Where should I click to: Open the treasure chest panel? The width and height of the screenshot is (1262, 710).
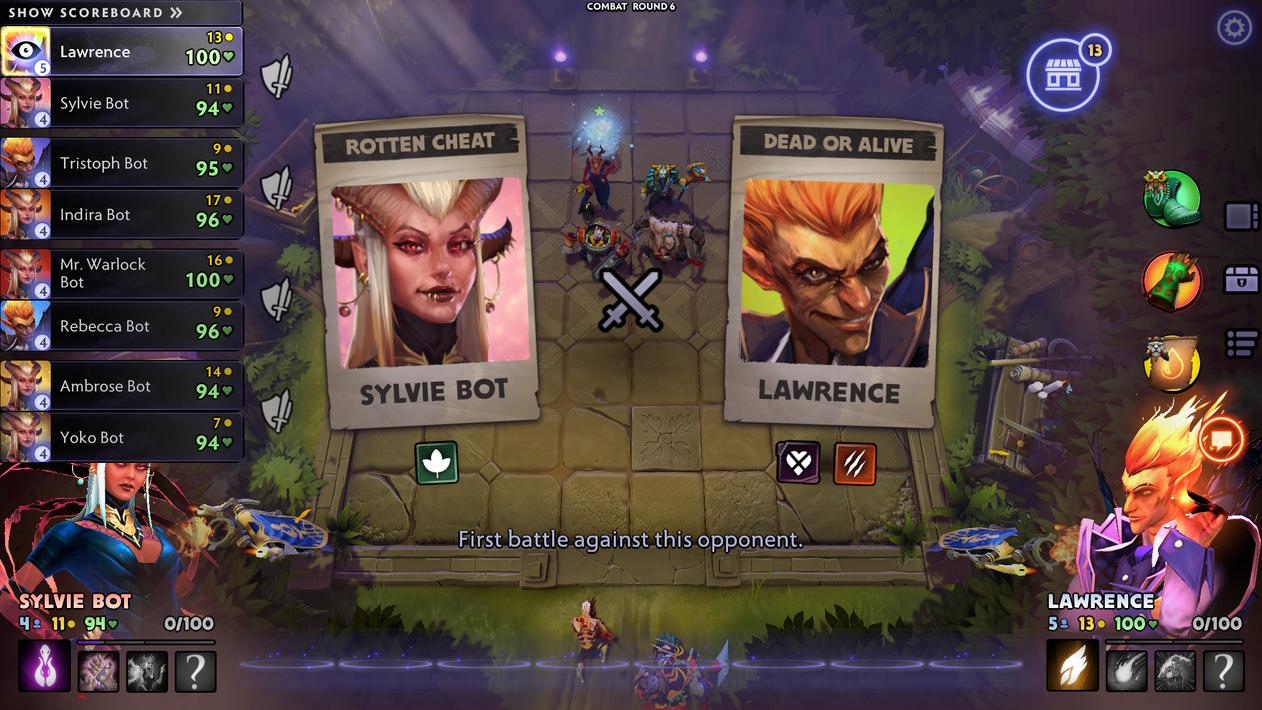tap(1241, 280)
